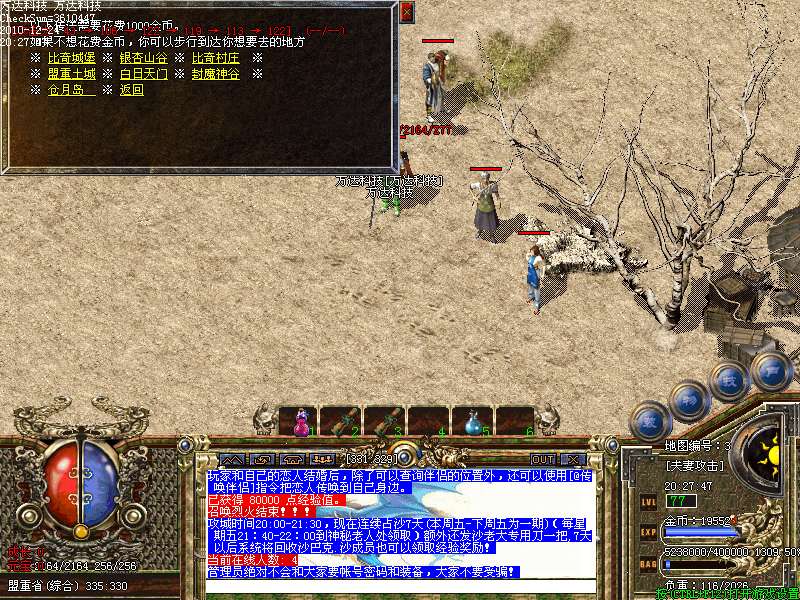This screenshot has height=600, width=800.
Task: Use the red potion in belt slot 1
Action: pyautogui.click(x=300, y=422)
